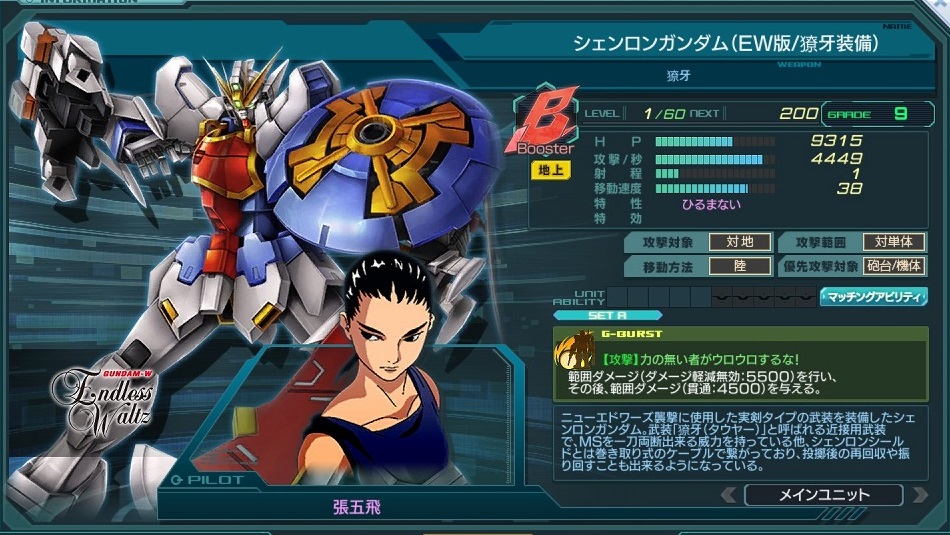Open the マッチングアビリティ button
The image size is (950, 535).
point(873,296)
